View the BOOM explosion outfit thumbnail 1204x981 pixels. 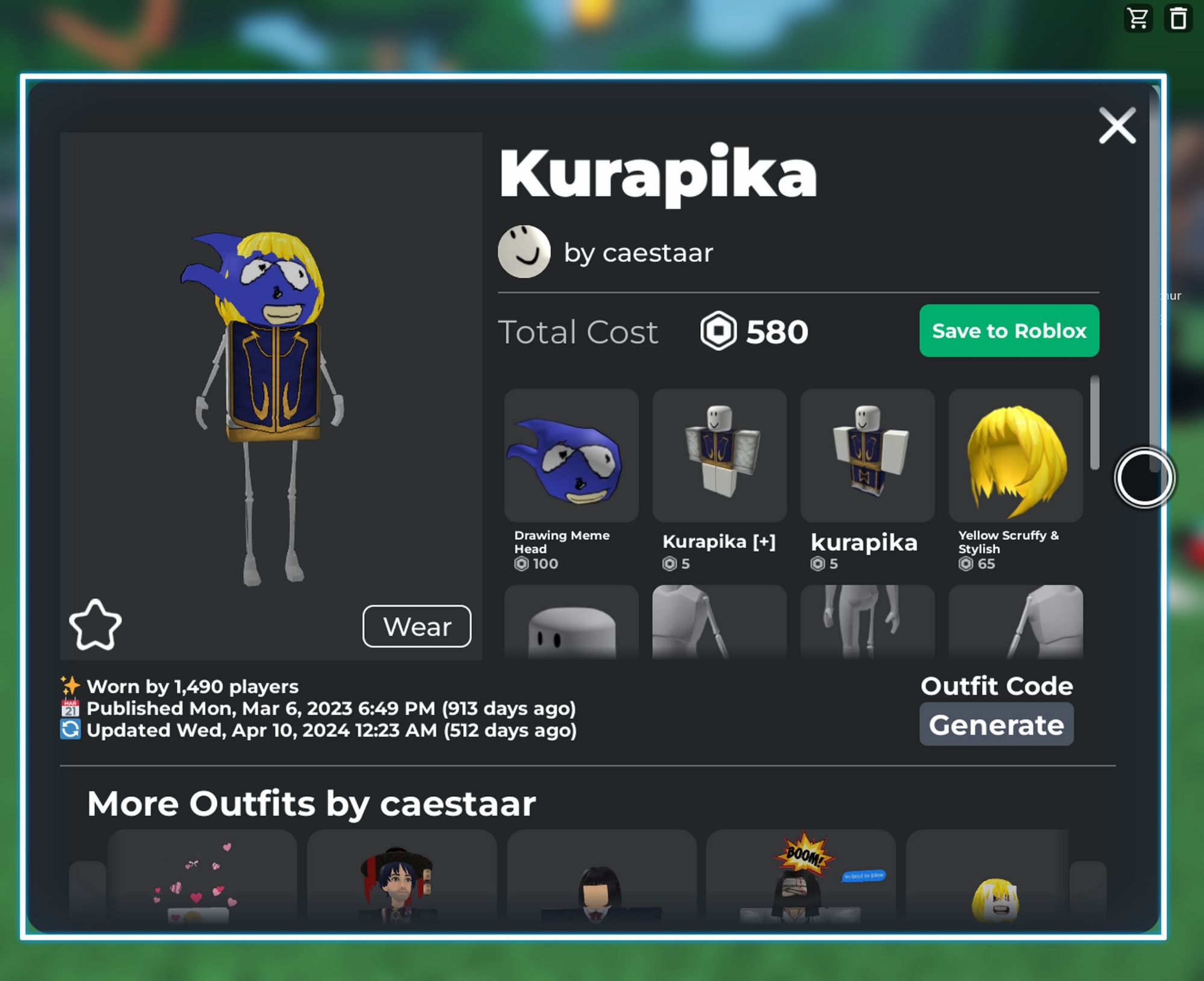(801, 879)
